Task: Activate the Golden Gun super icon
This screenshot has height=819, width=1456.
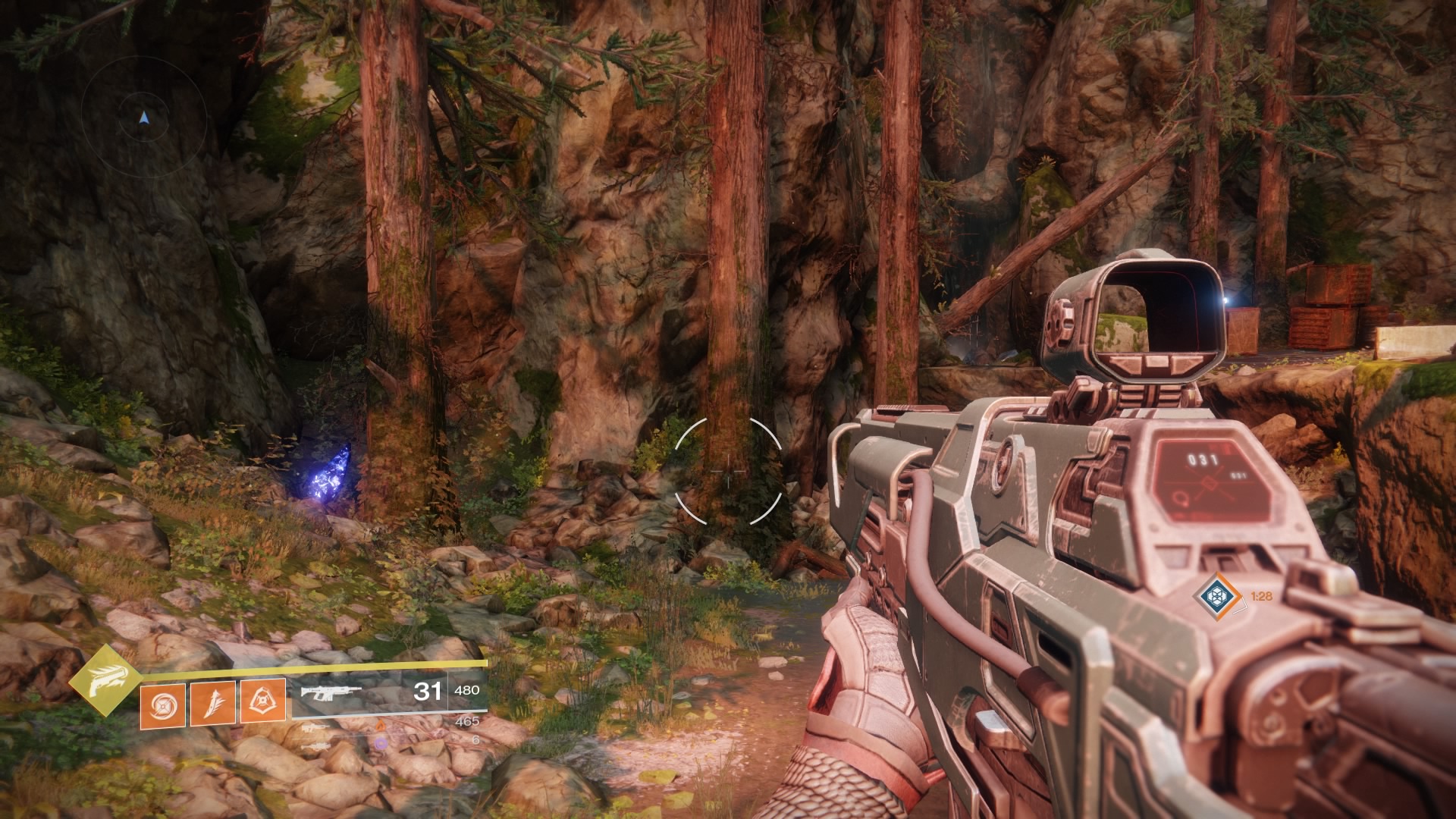Action: coord(97,681)
